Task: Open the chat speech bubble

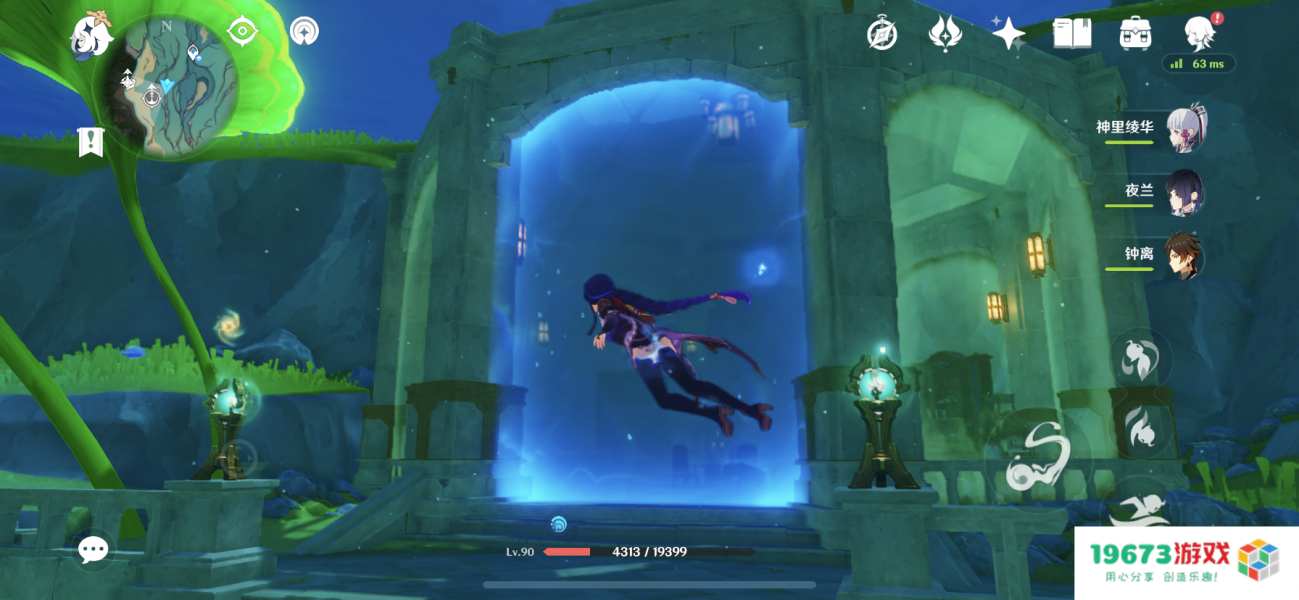Action: coord(94,549)
